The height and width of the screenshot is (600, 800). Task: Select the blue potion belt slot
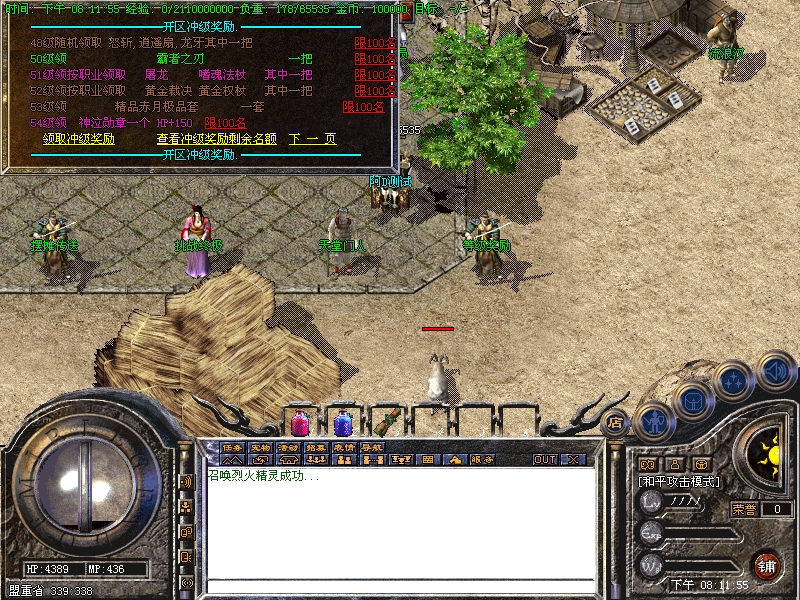tap(343, 423)
